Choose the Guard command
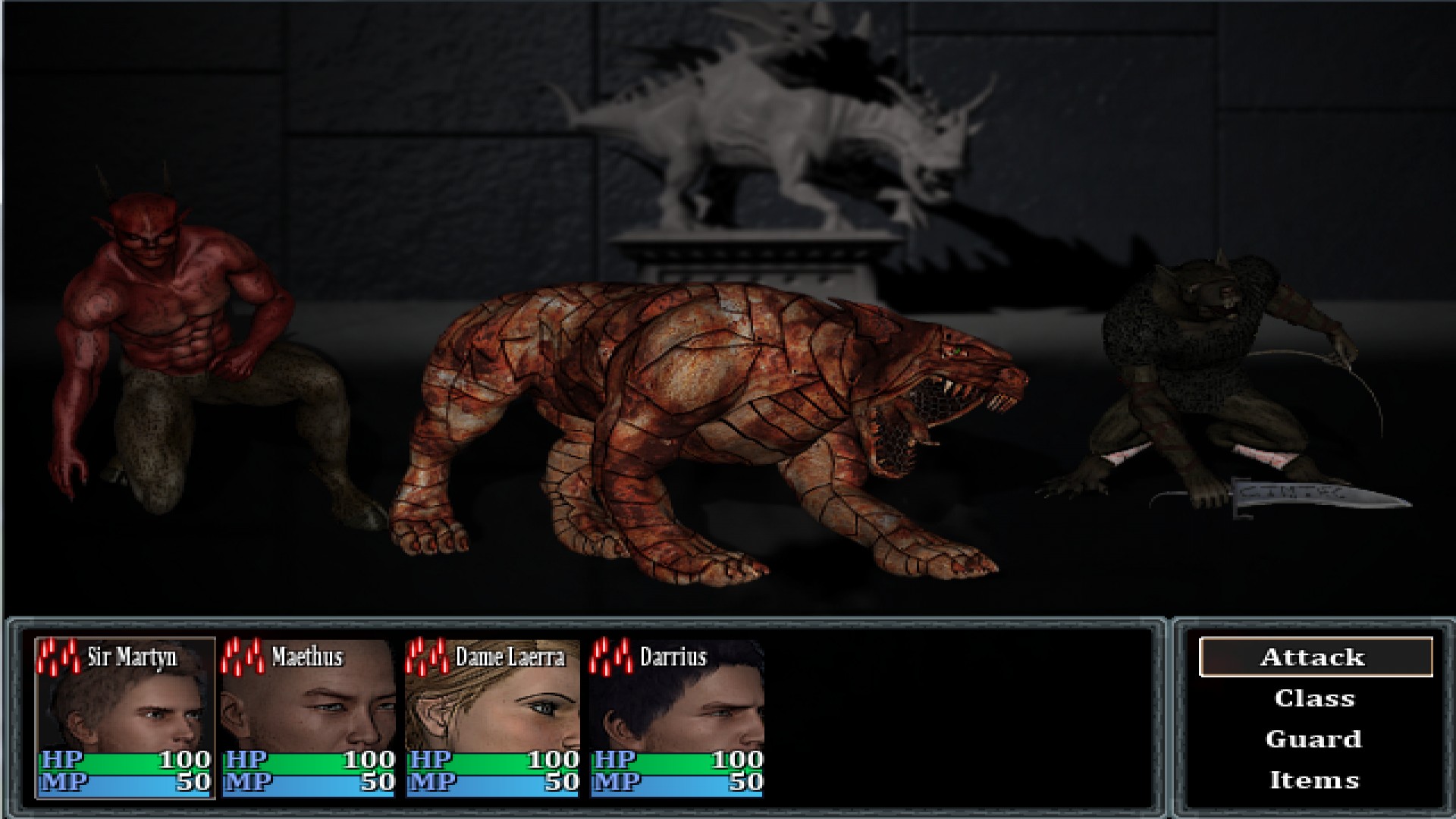 [1314, 739]
